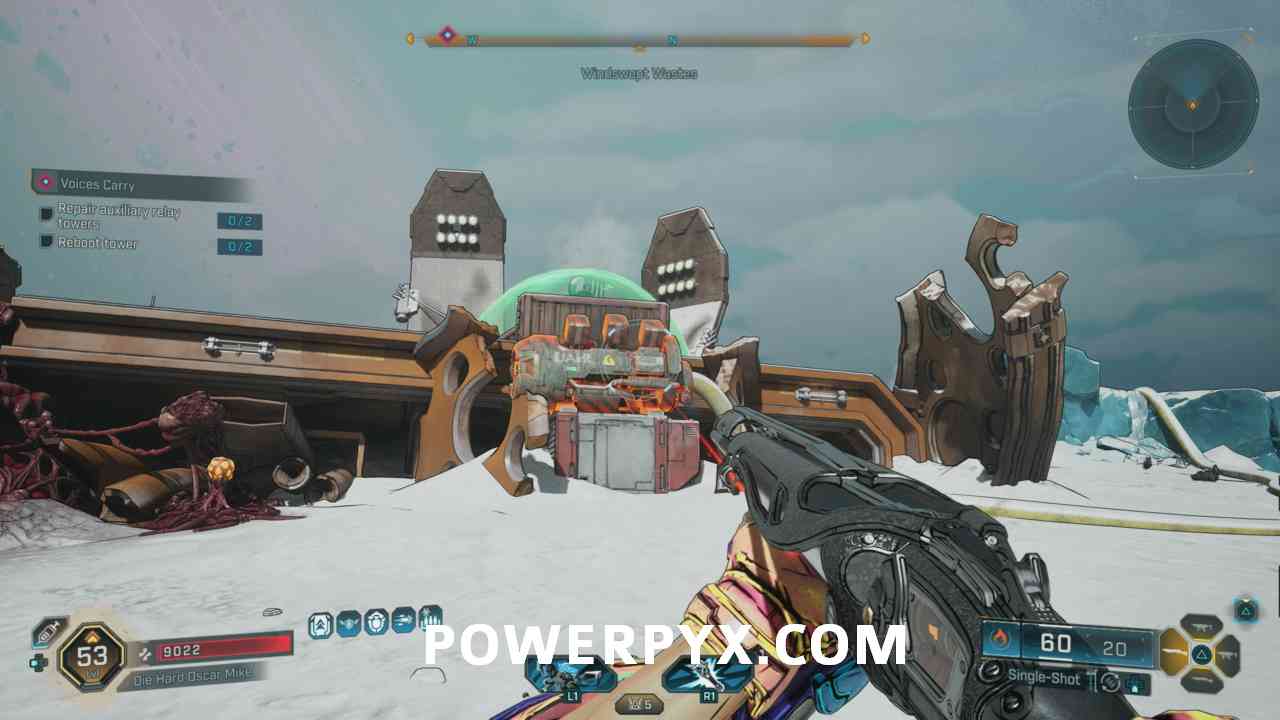Image resolution: width=1280 pixels, height=720 pixels.
Task: Use the repkit syringe icon
Action: click(47, 632)
